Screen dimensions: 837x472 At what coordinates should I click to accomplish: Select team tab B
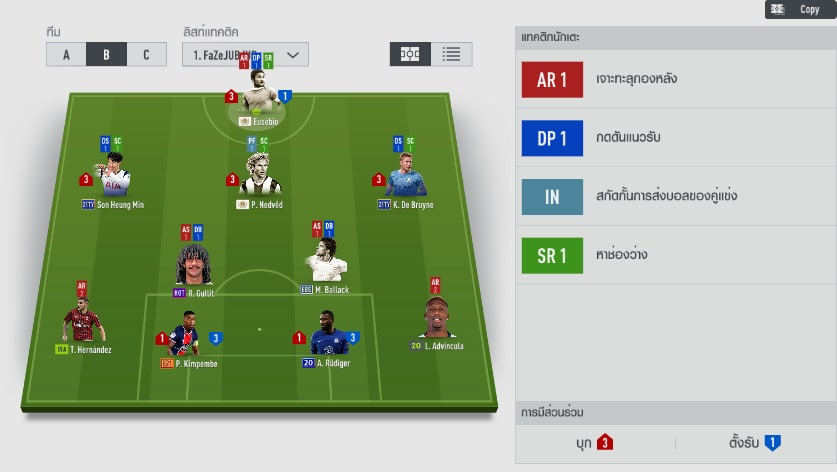point(106,54)
